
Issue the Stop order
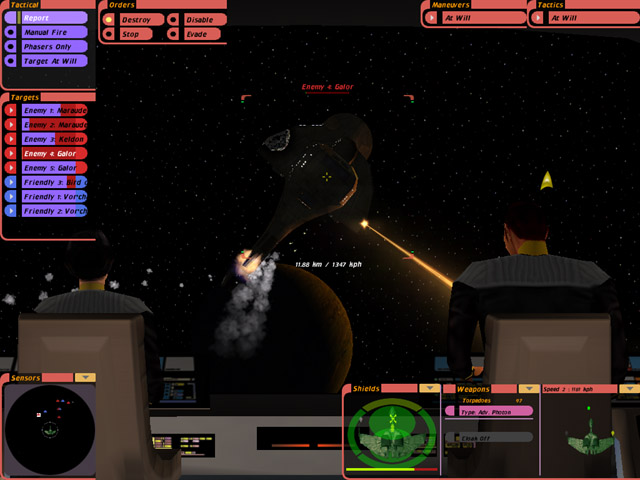coord(134,34)
